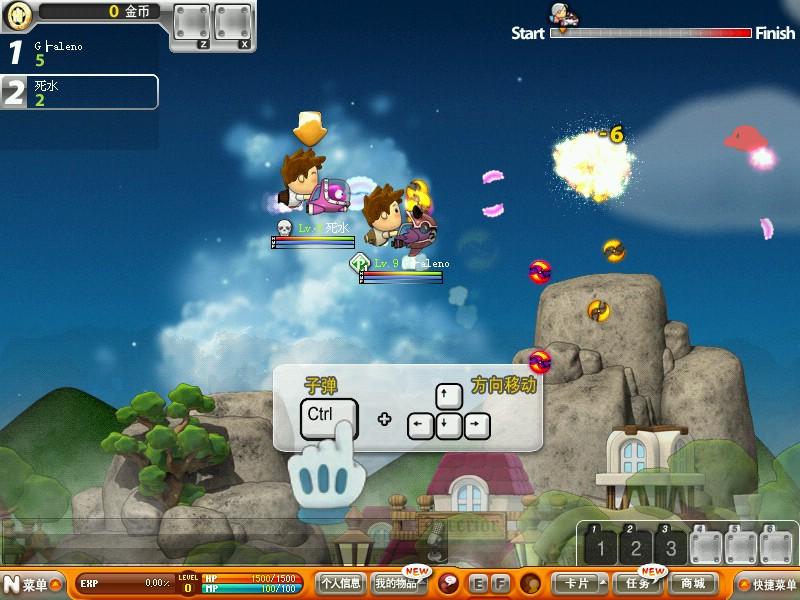Select skill slot number 1
The width and height of the screenshot is (800, 600).
[601, 547]
